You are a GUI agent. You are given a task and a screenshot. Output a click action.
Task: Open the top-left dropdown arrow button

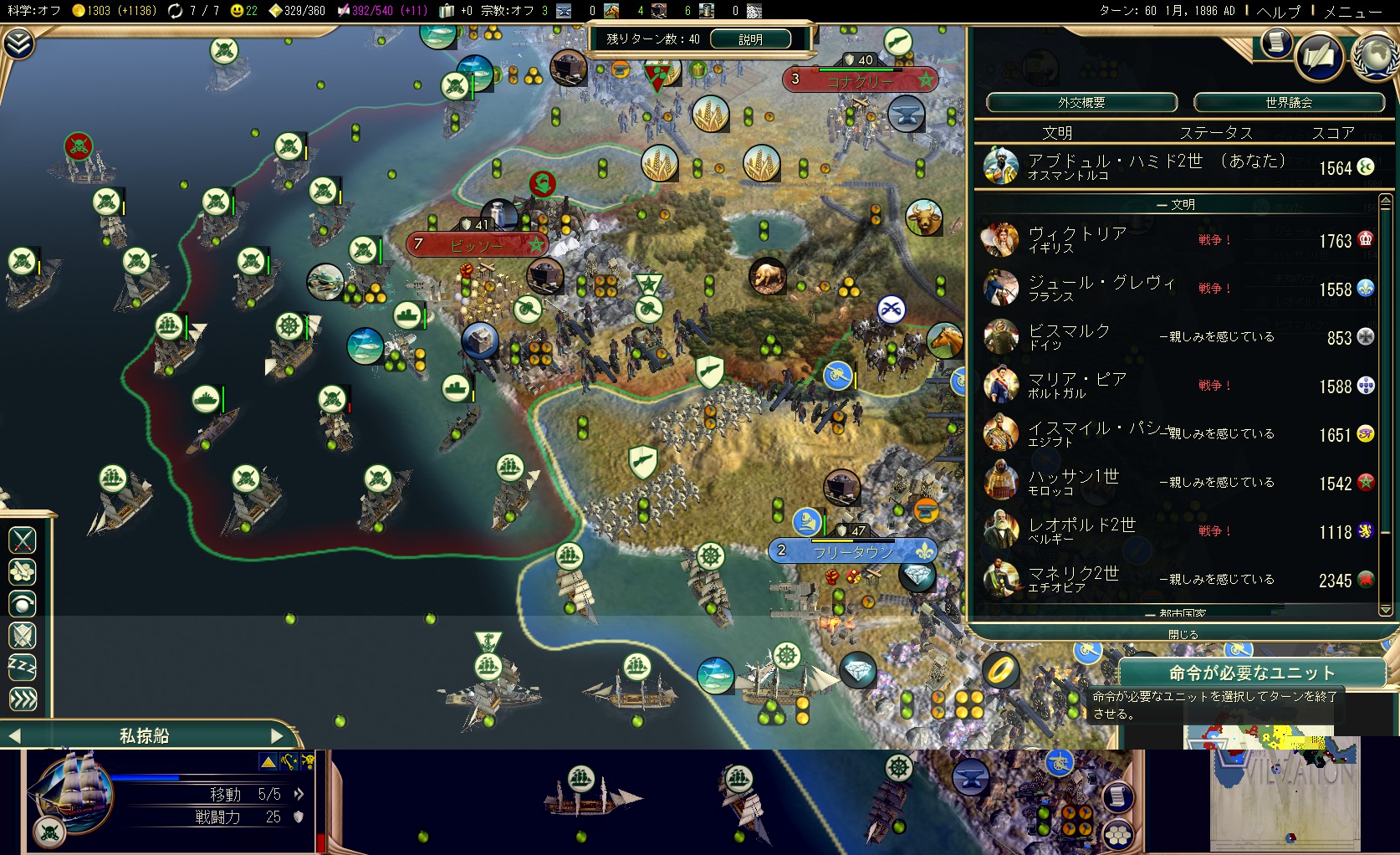click(x=18, y=44)
